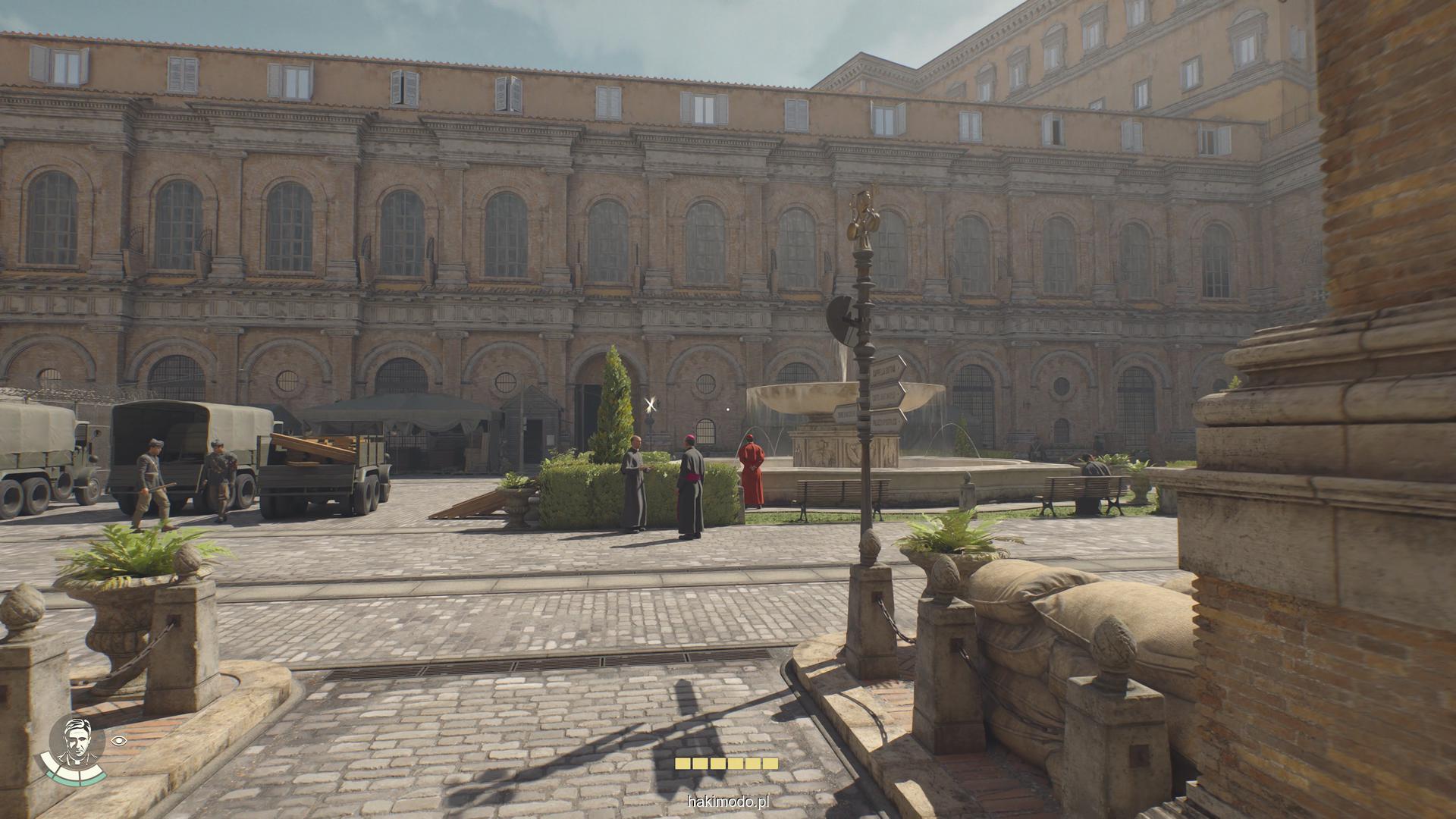Click the eye visibility indicator icon
Screen dimensions: 1456x819
pyautogui.click(x=118, y=740)
